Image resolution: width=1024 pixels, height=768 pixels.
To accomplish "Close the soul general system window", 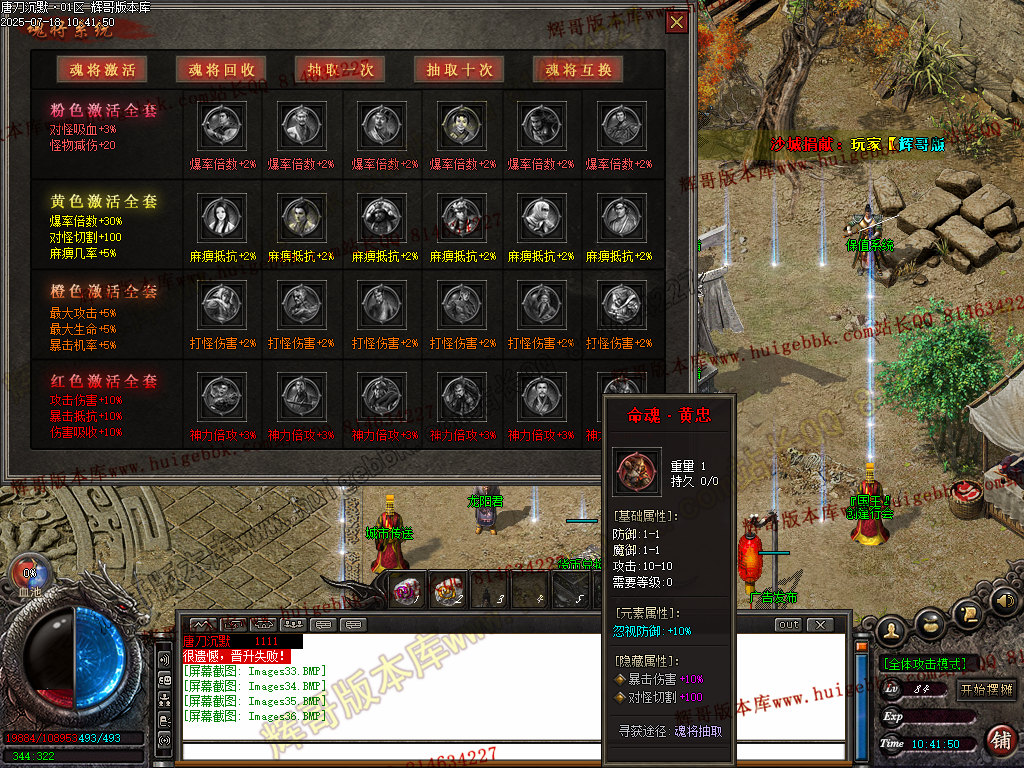I will (677, 22).
